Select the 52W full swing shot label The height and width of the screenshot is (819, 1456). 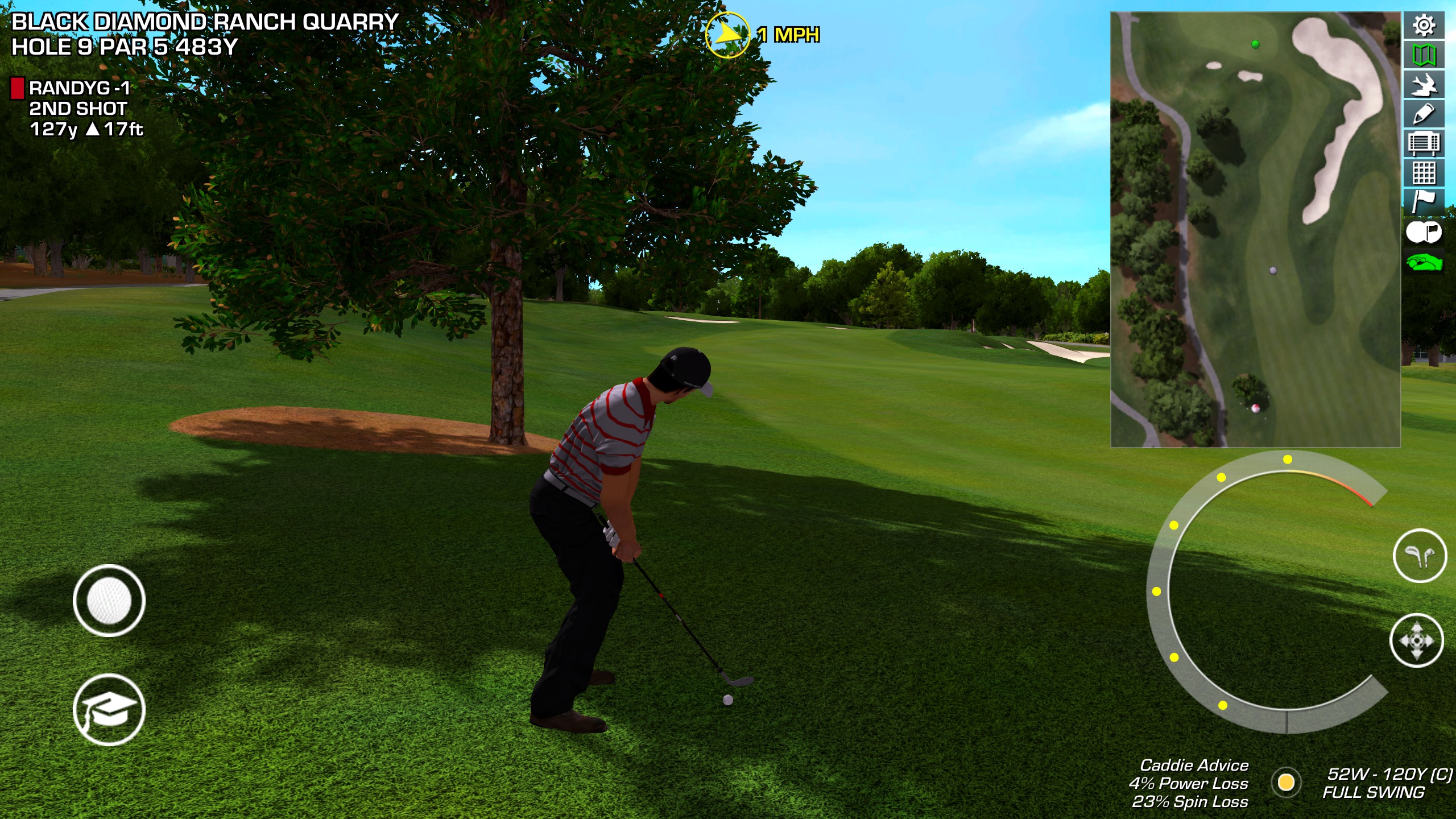pyautogui.click(x=1387, y=783)
